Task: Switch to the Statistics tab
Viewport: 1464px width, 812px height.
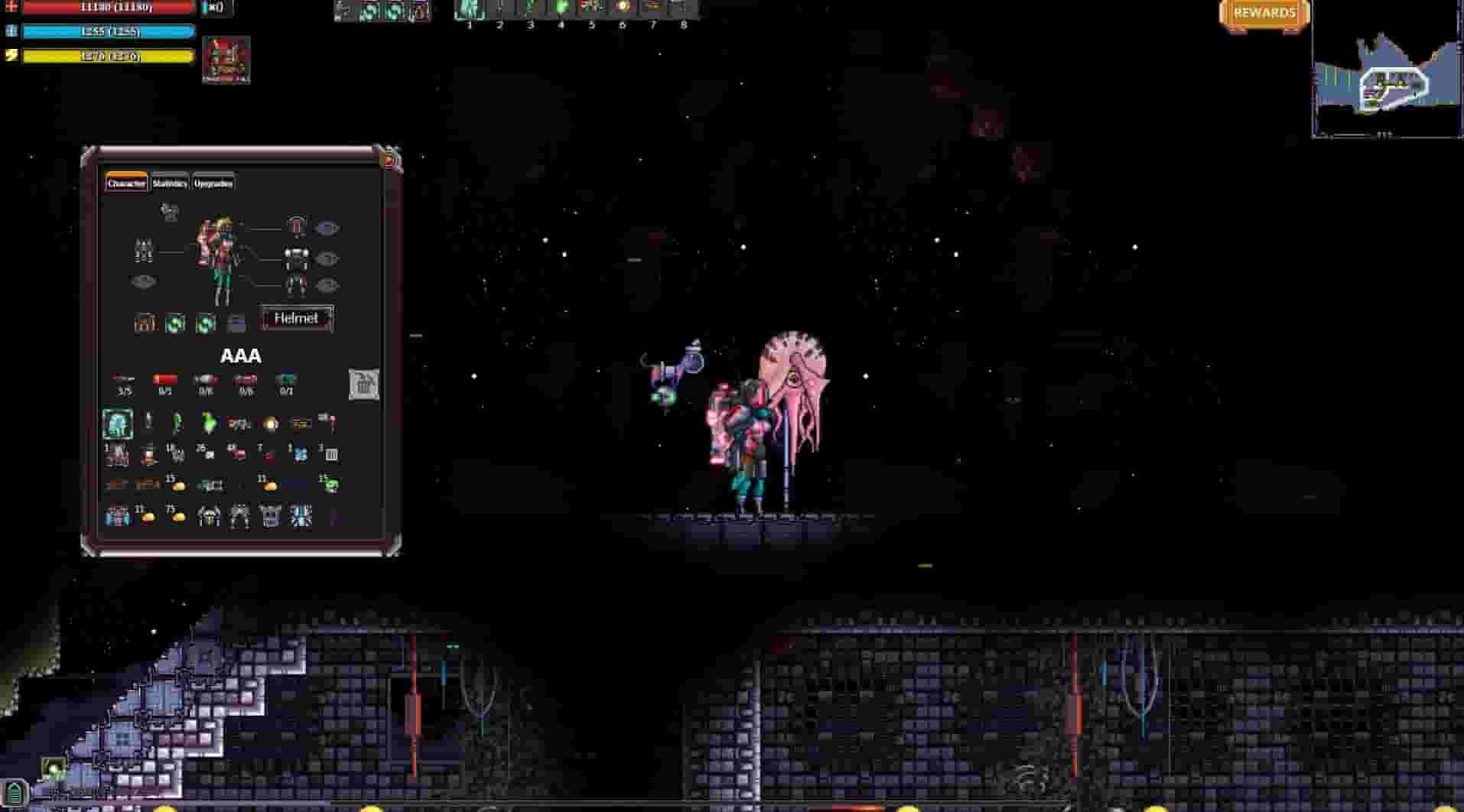Action: [x=170, y=184]
